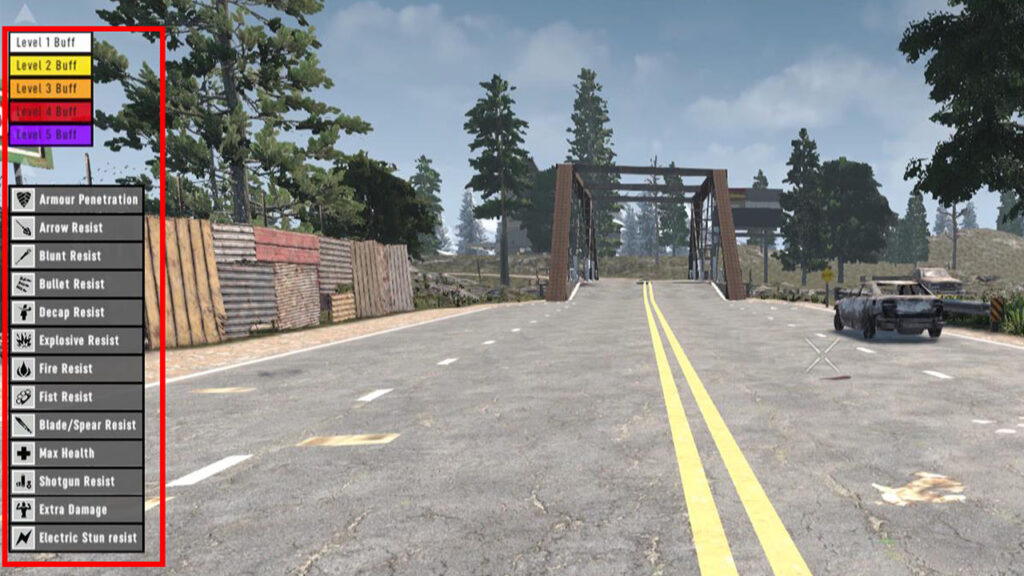Choose the yellow Level 2 Buff entry
The height and width of the screenshot is (576, 1024).
click(50, 65)
